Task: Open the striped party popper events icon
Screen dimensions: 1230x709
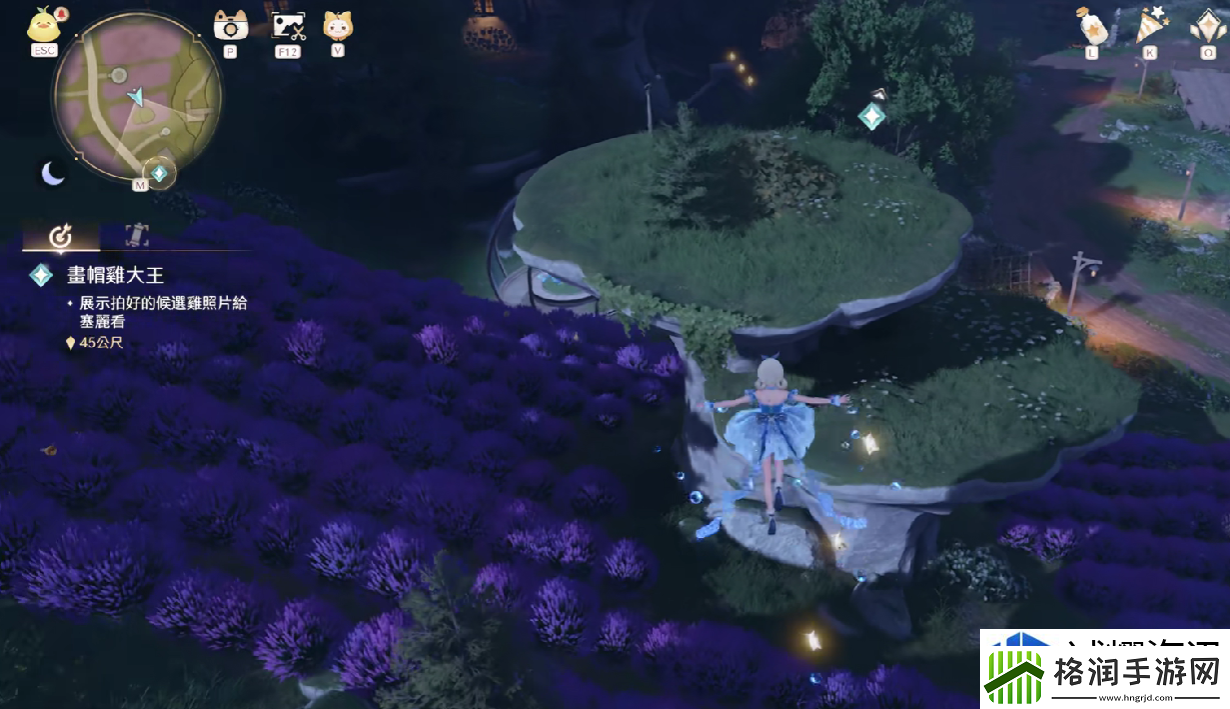Action: 1149,24
